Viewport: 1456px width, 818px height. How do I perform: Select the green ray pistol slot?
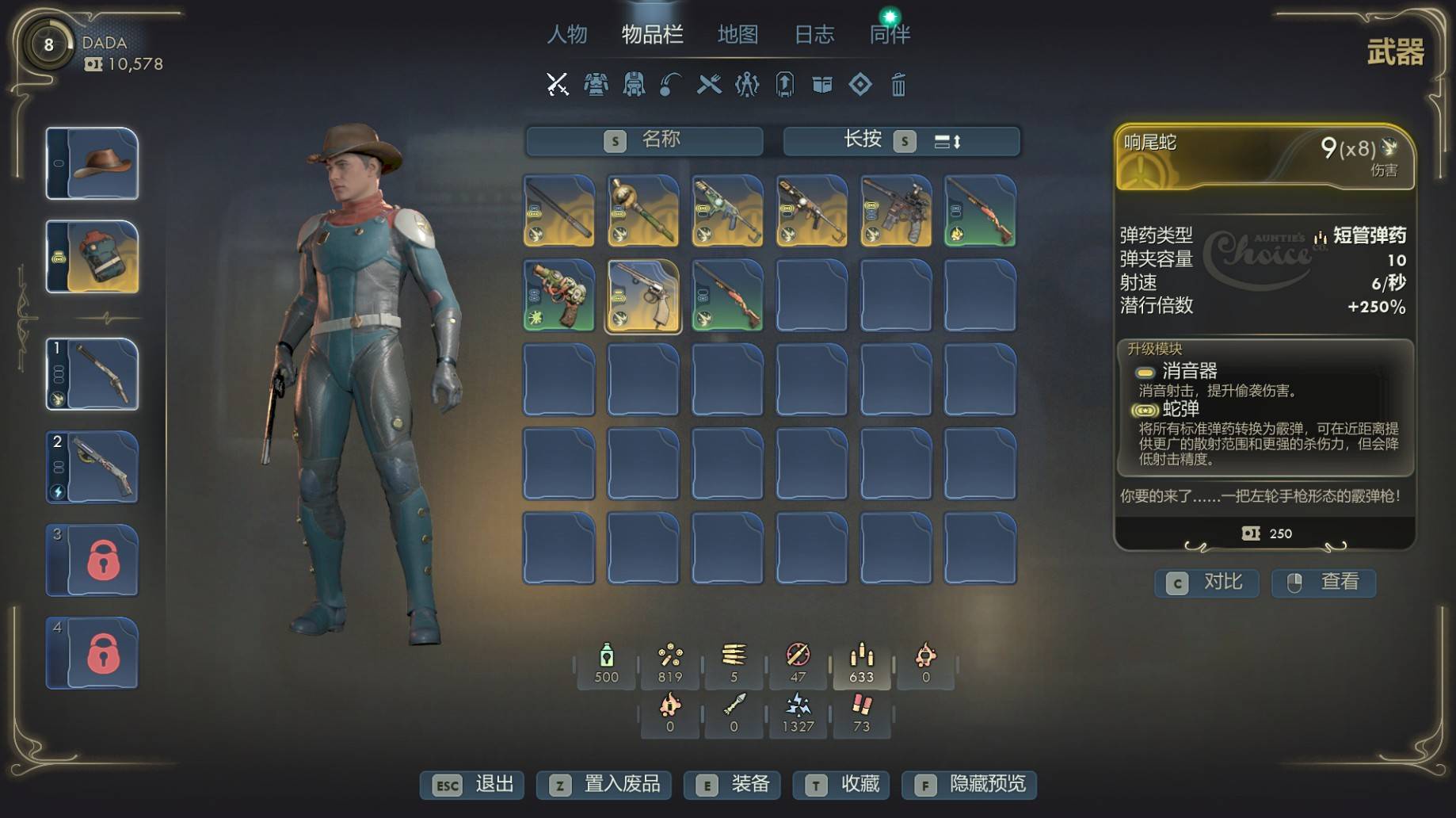[x=559, y=296]
